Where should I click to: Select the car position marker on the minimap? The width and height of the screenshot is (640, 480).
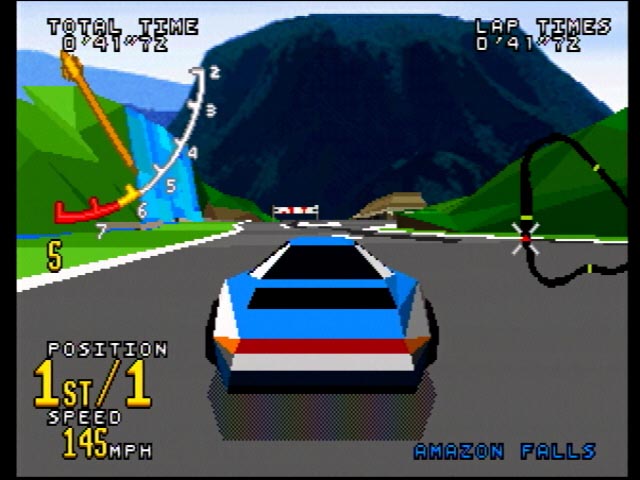pos(525,237)
